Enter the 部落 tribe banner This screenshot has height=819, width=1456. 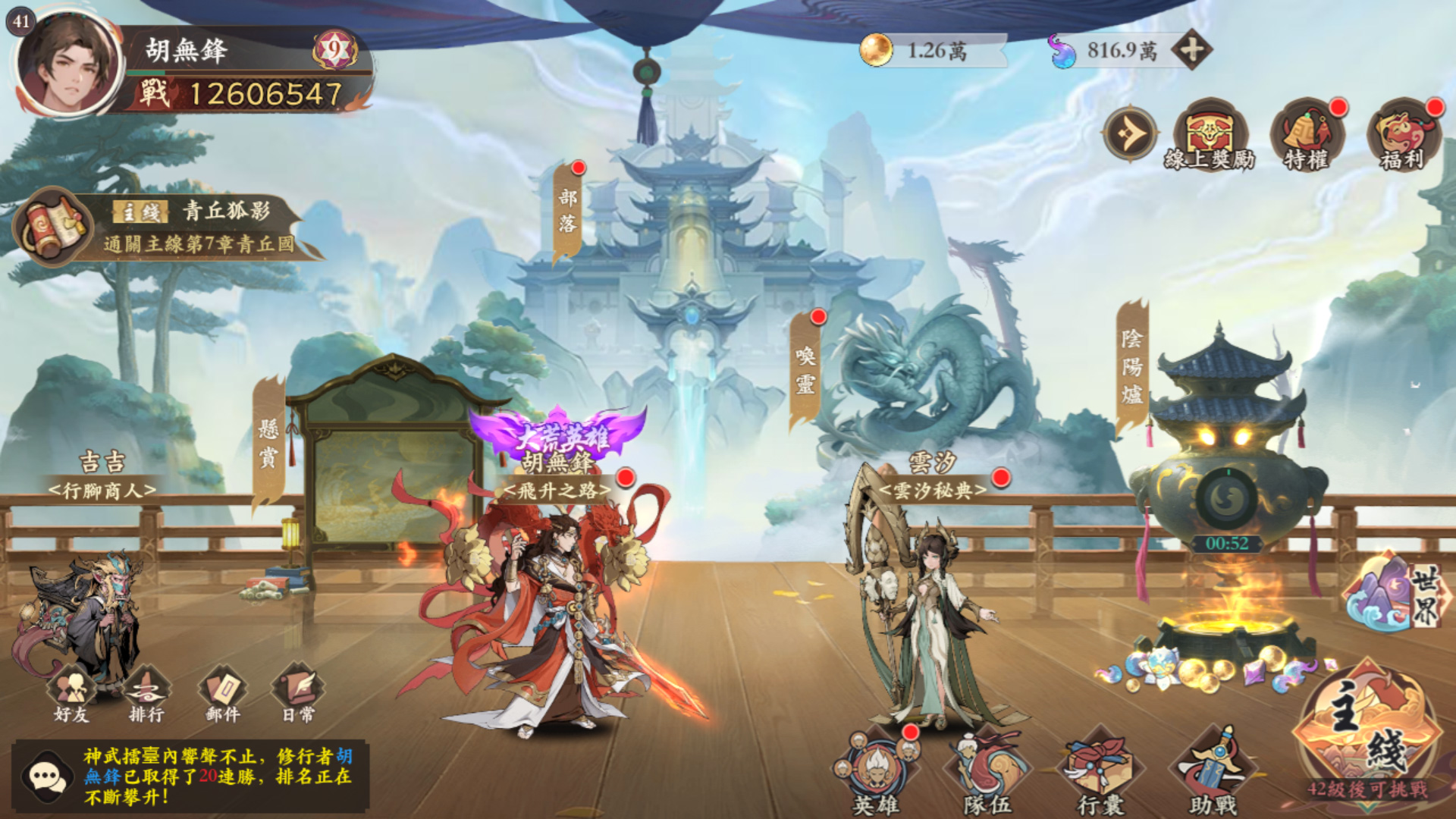[568, 212]
